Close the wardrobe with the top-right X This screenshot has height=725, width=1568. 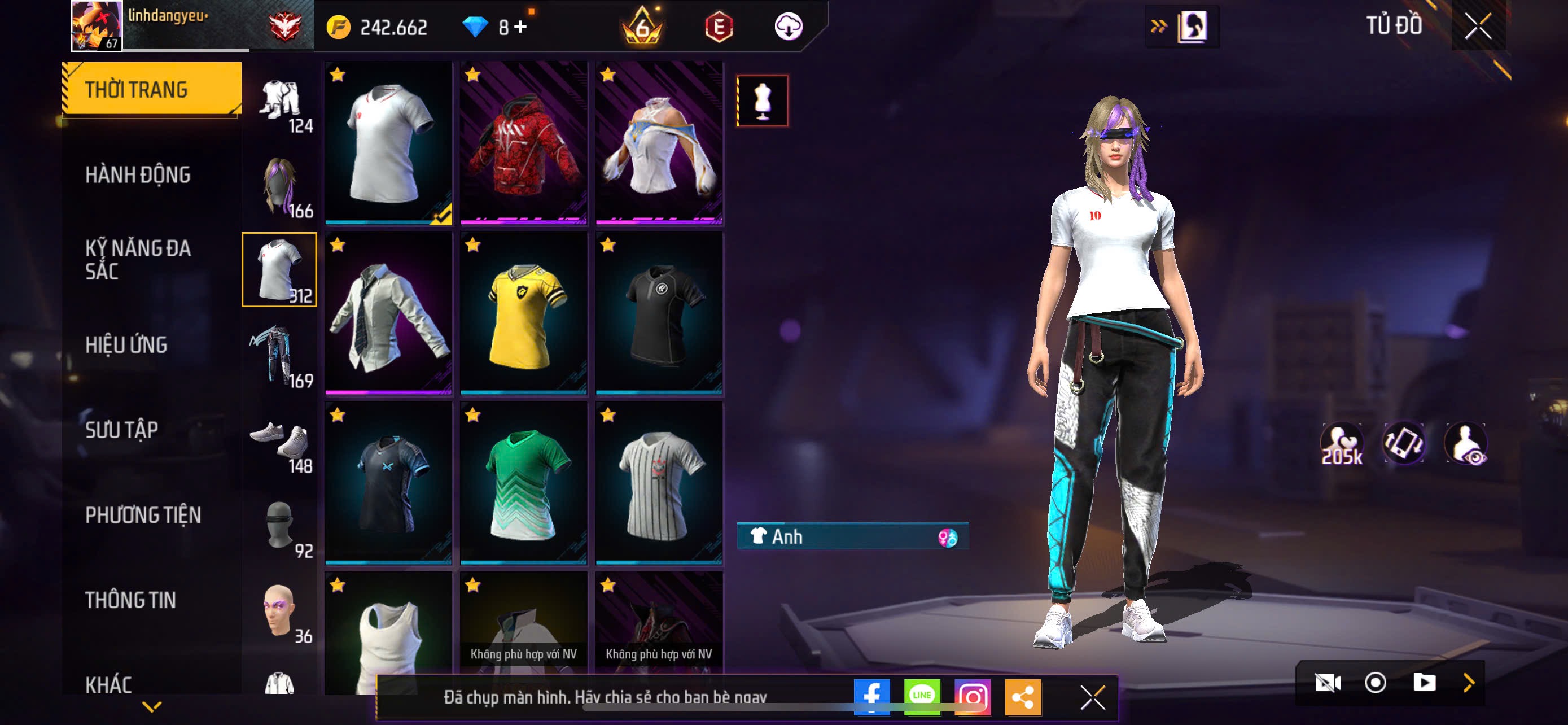point(1477,27)
